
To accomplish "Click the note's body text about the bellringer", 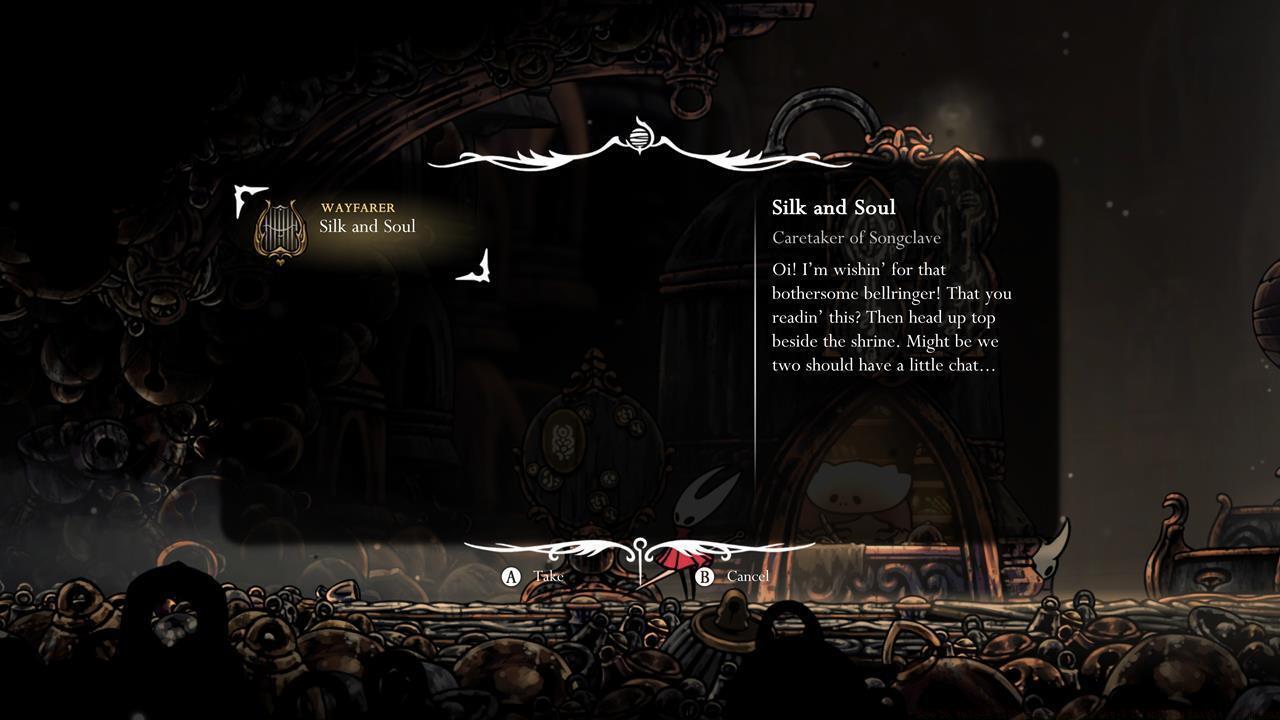I will click(890, 317).
